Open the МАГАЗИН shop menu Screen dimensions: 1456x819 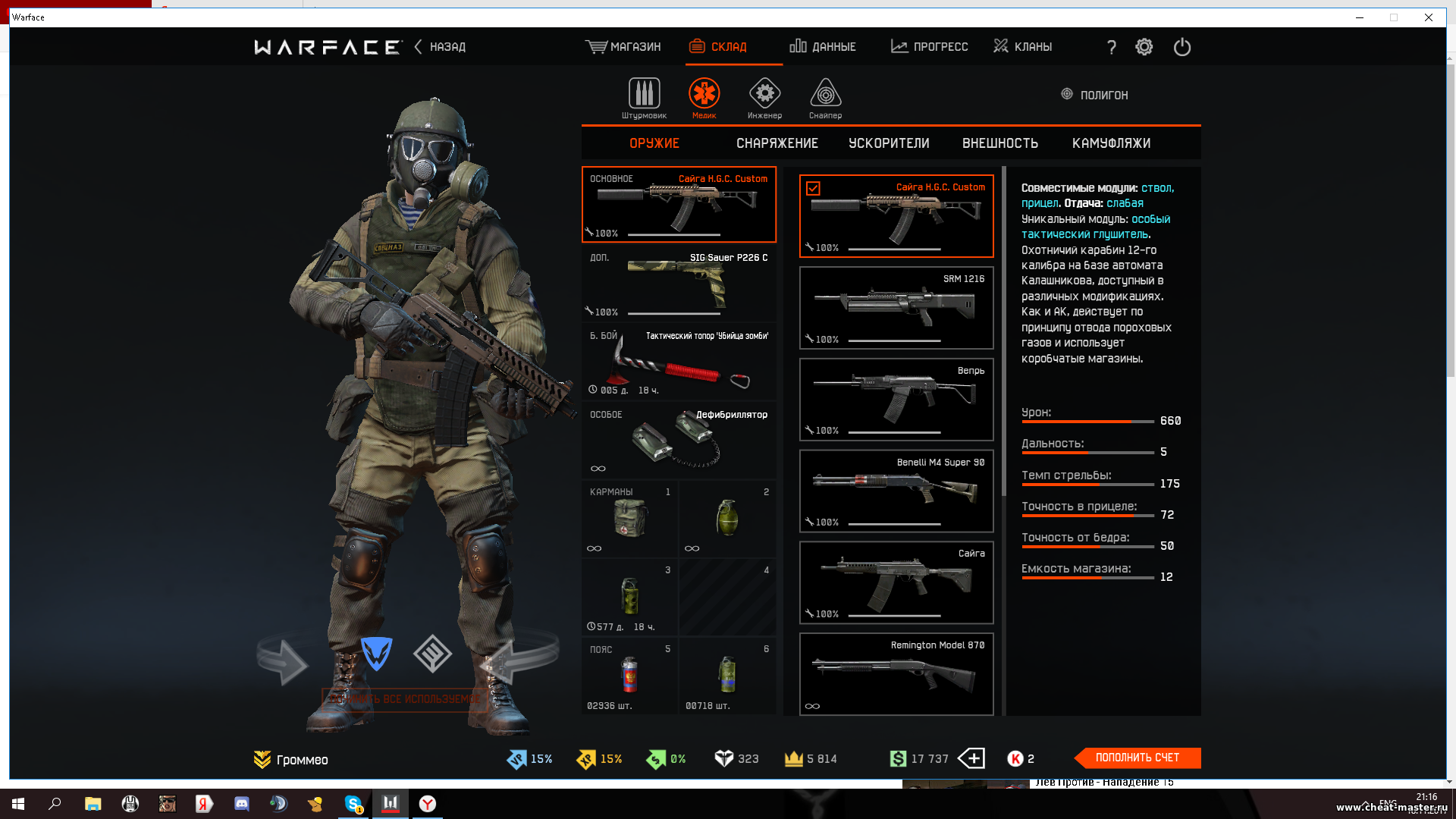tap(623, 47)
